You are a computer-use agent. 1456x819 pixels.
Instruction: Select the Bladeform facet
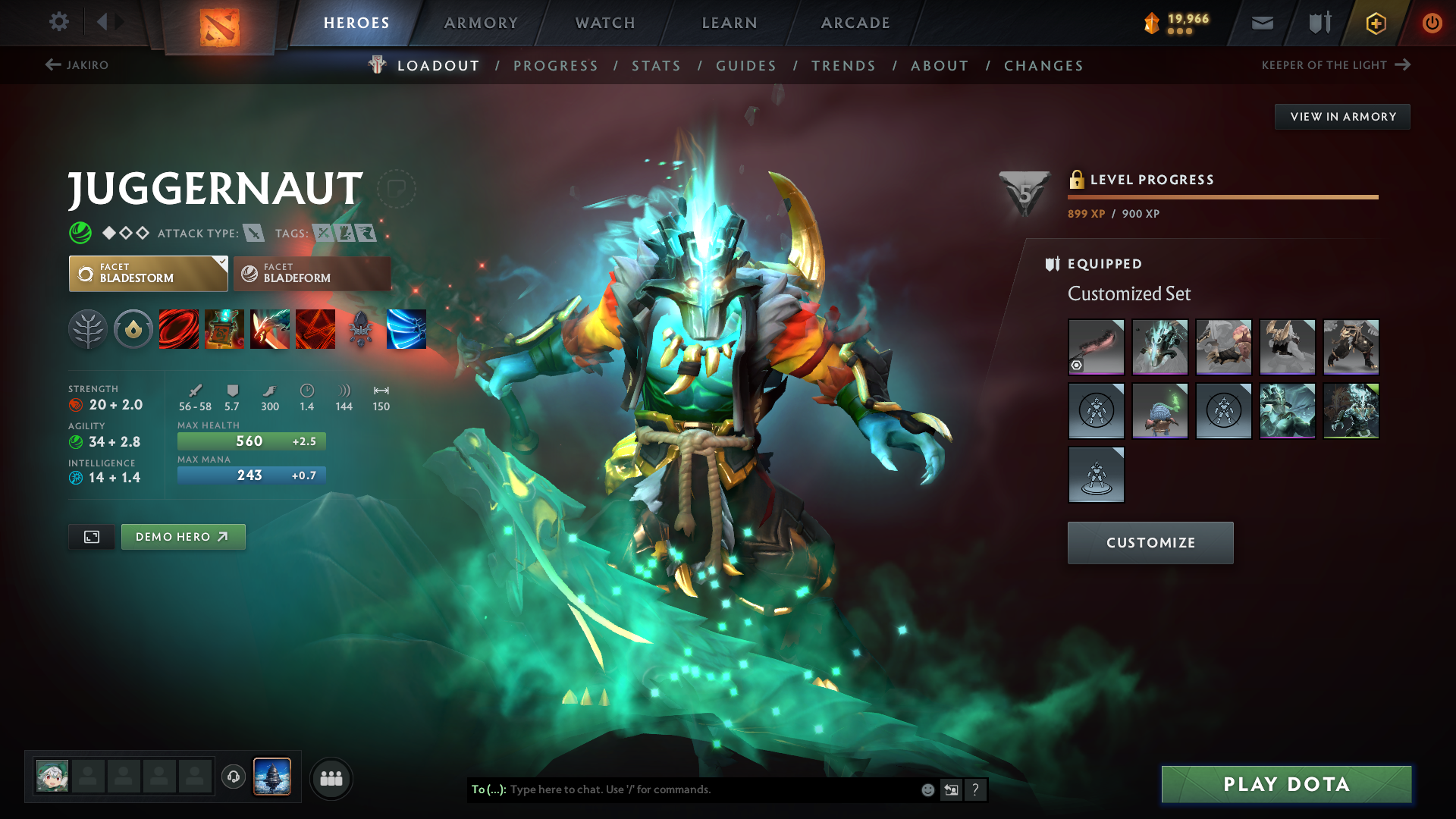[312, 274]
